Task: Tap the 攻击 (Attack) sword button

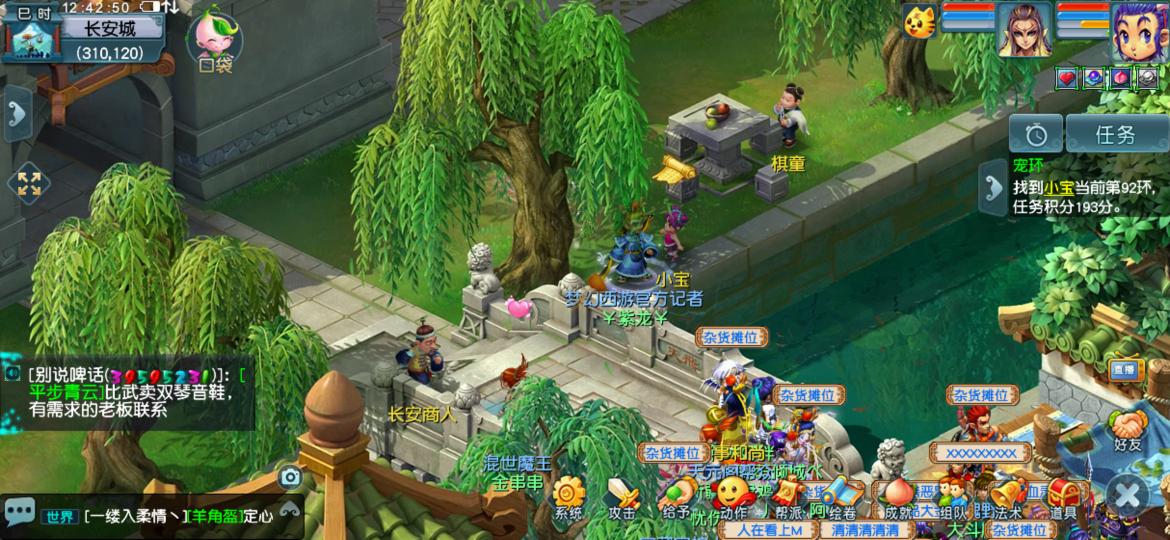Action: (623, 495)
